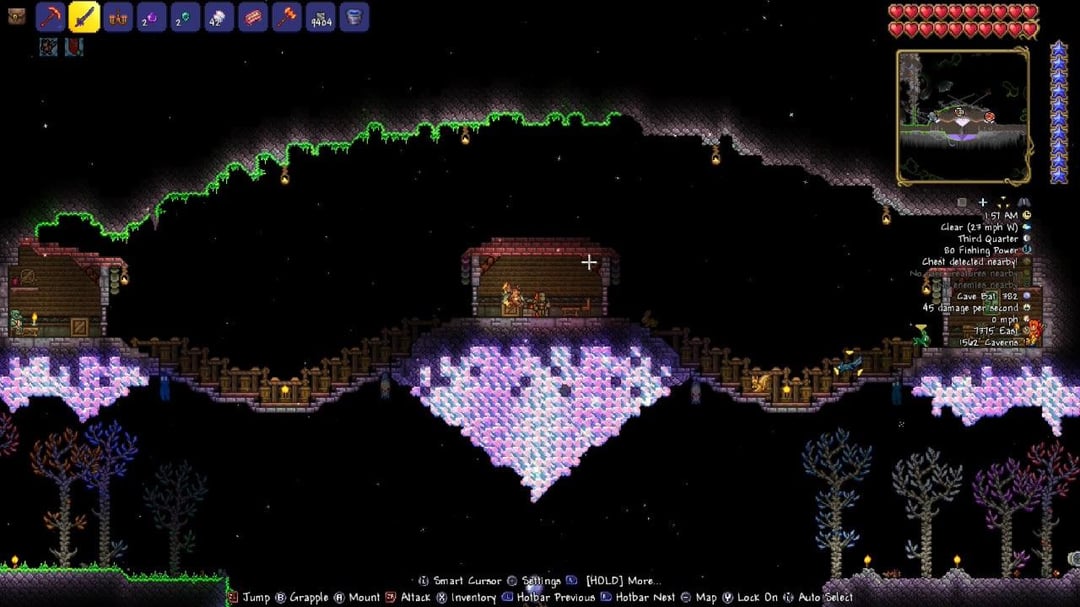Toggle the clock time info icon
Viewport: 1080px width, 607px height.
point(1026,215)
